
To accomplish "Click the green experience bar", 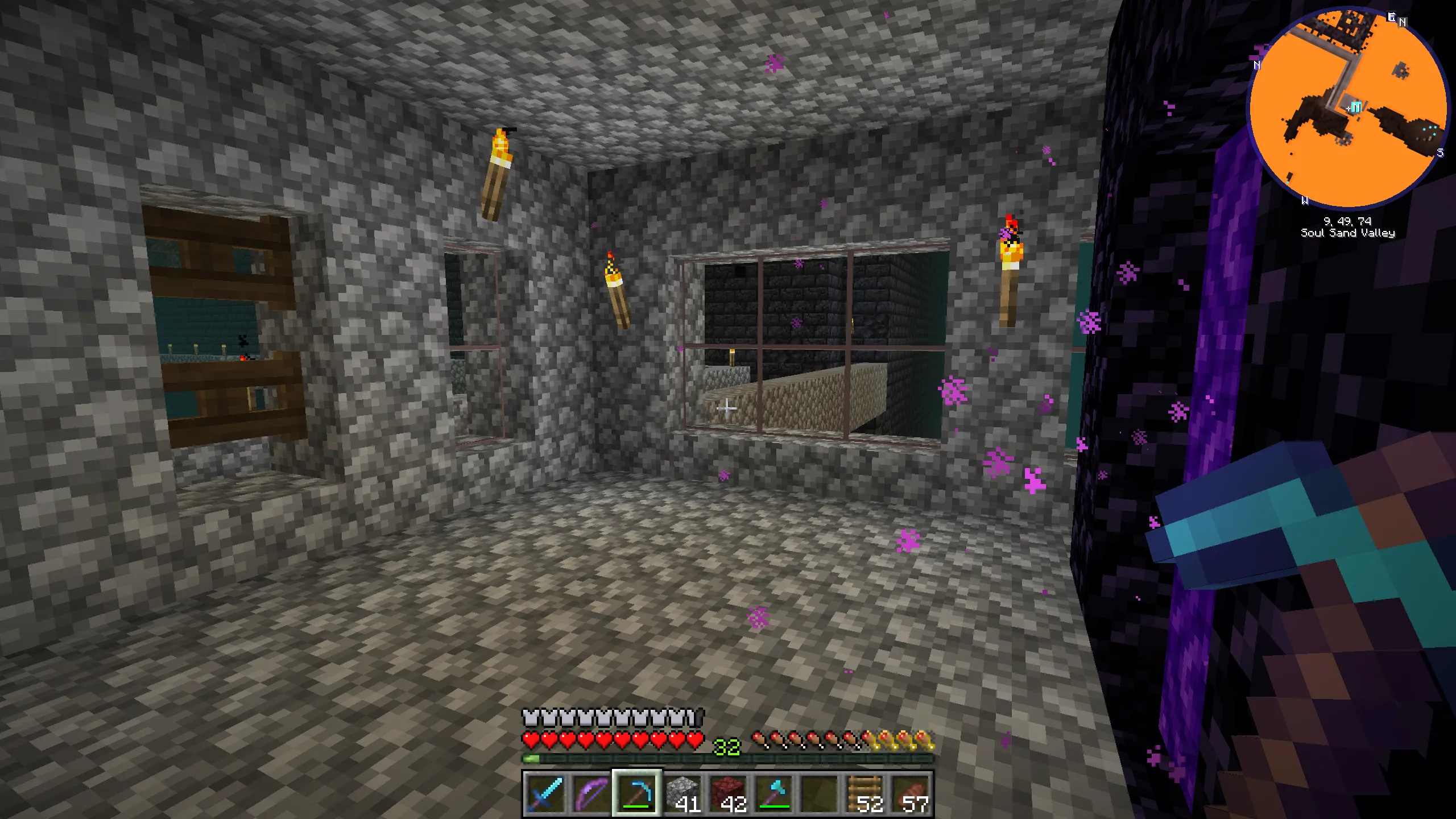I will coord(531,758).
